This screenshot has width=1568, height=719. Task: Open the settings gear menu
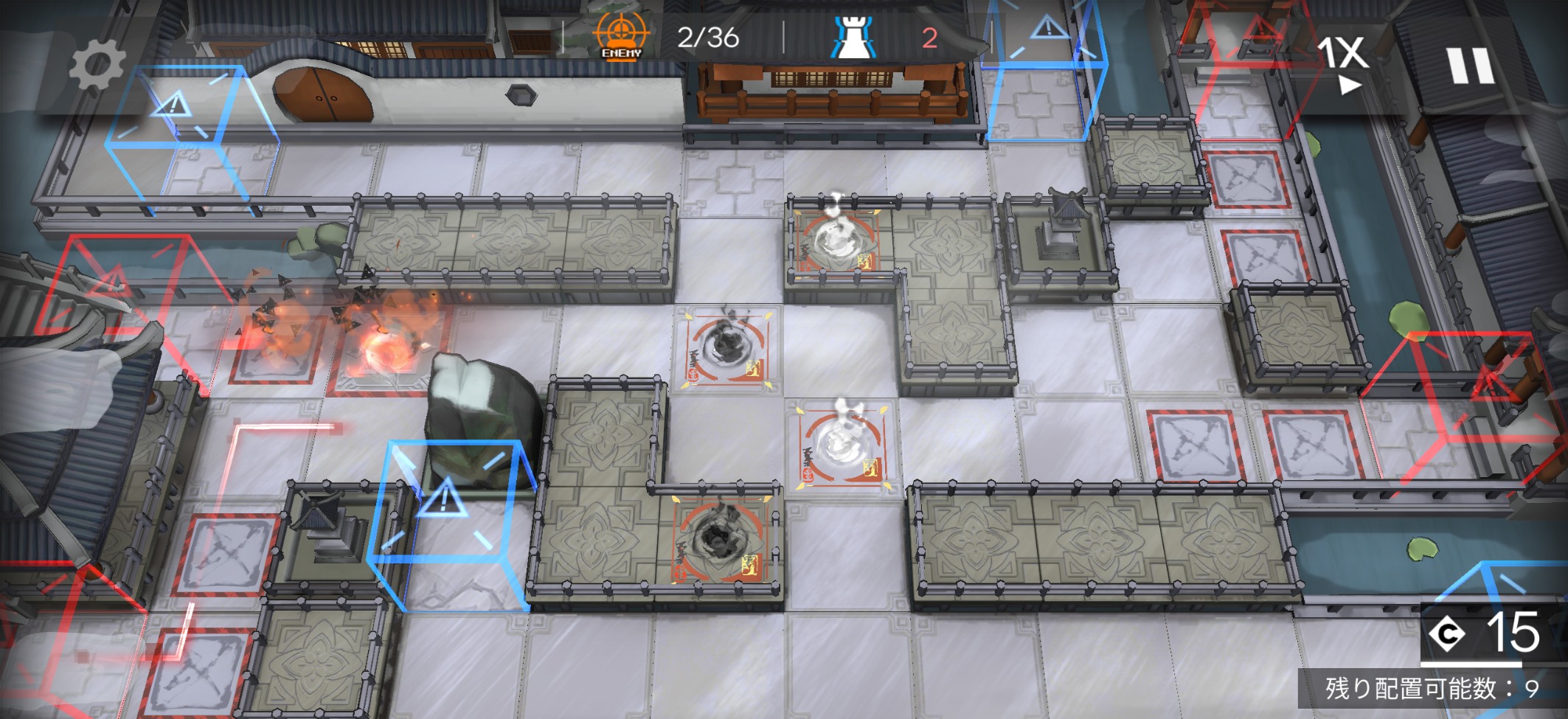(x=97, y=66)
